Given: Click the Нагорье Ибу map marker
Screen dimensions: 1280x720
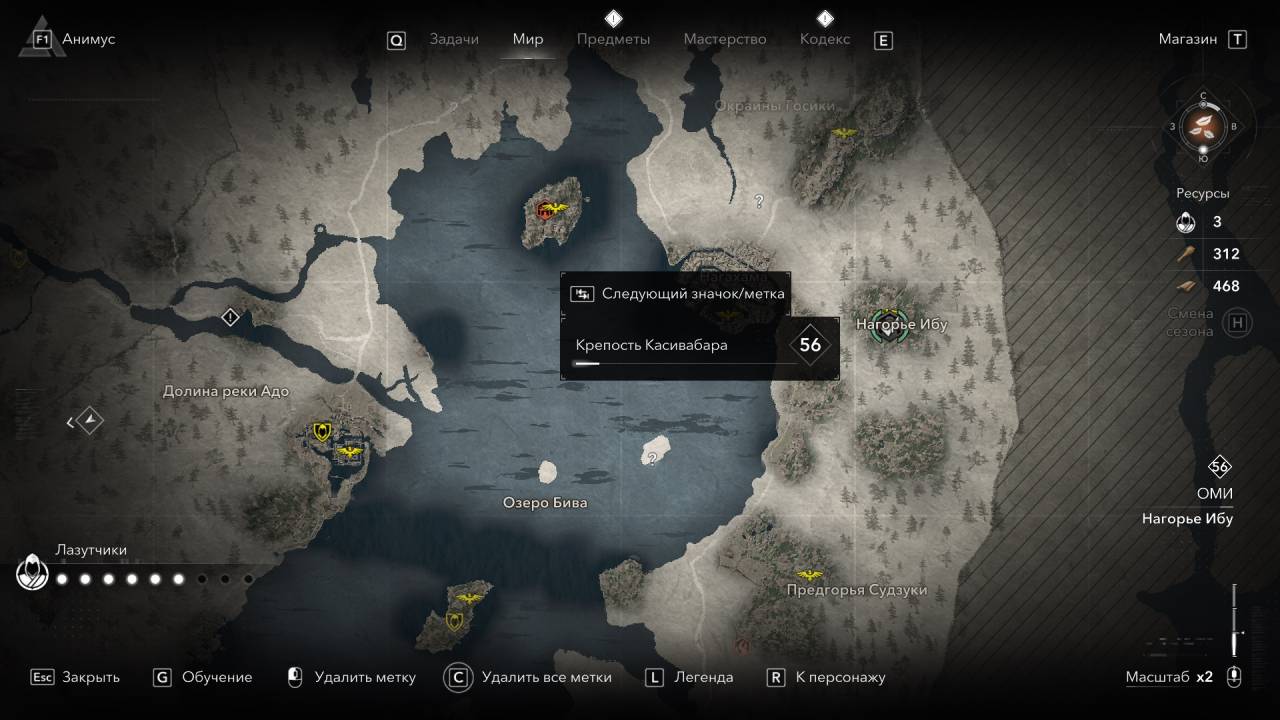Looking at the screenshot, I should pos(888,325).
